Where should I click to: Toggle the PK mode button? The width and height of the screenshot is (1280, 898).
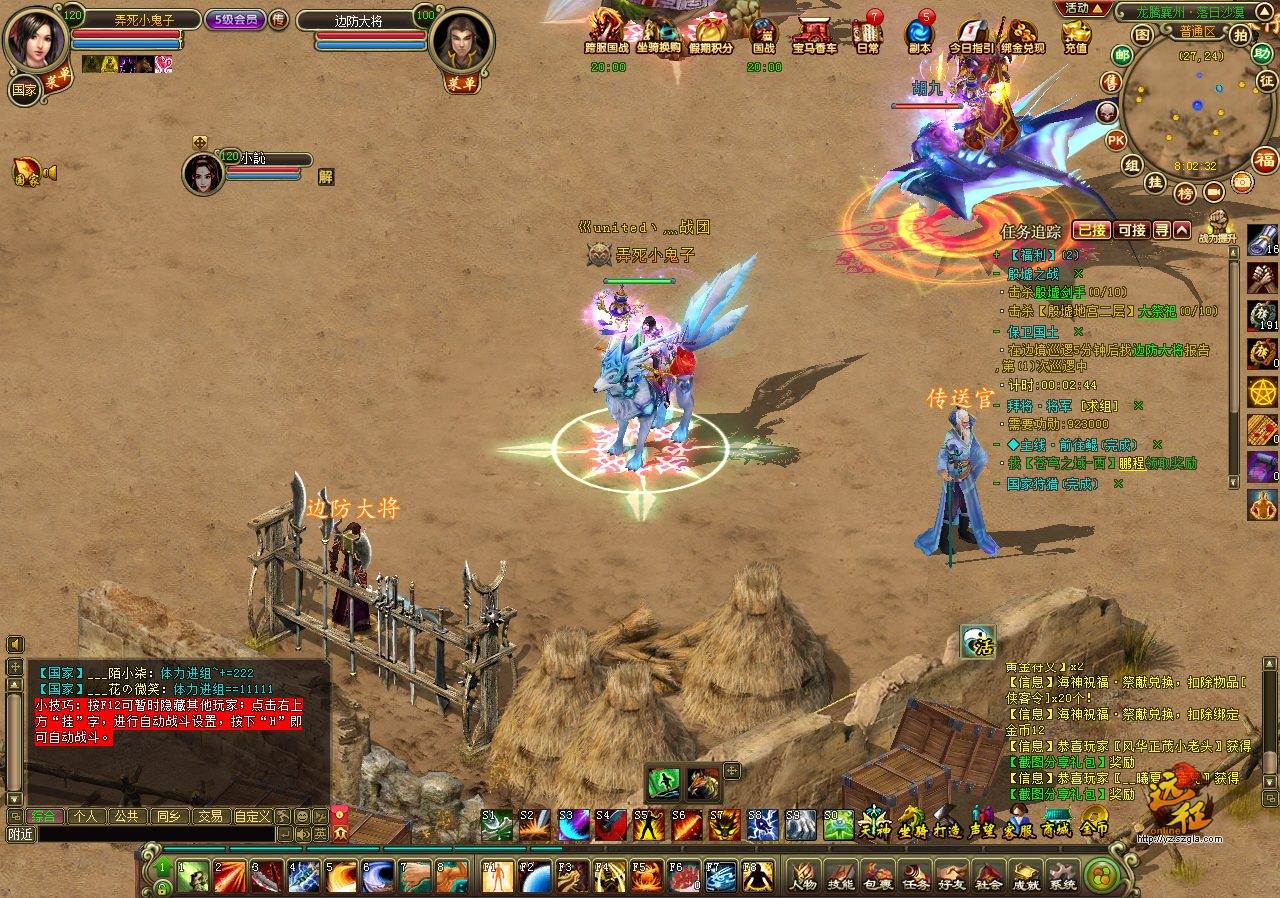[x=1116, y=140]
